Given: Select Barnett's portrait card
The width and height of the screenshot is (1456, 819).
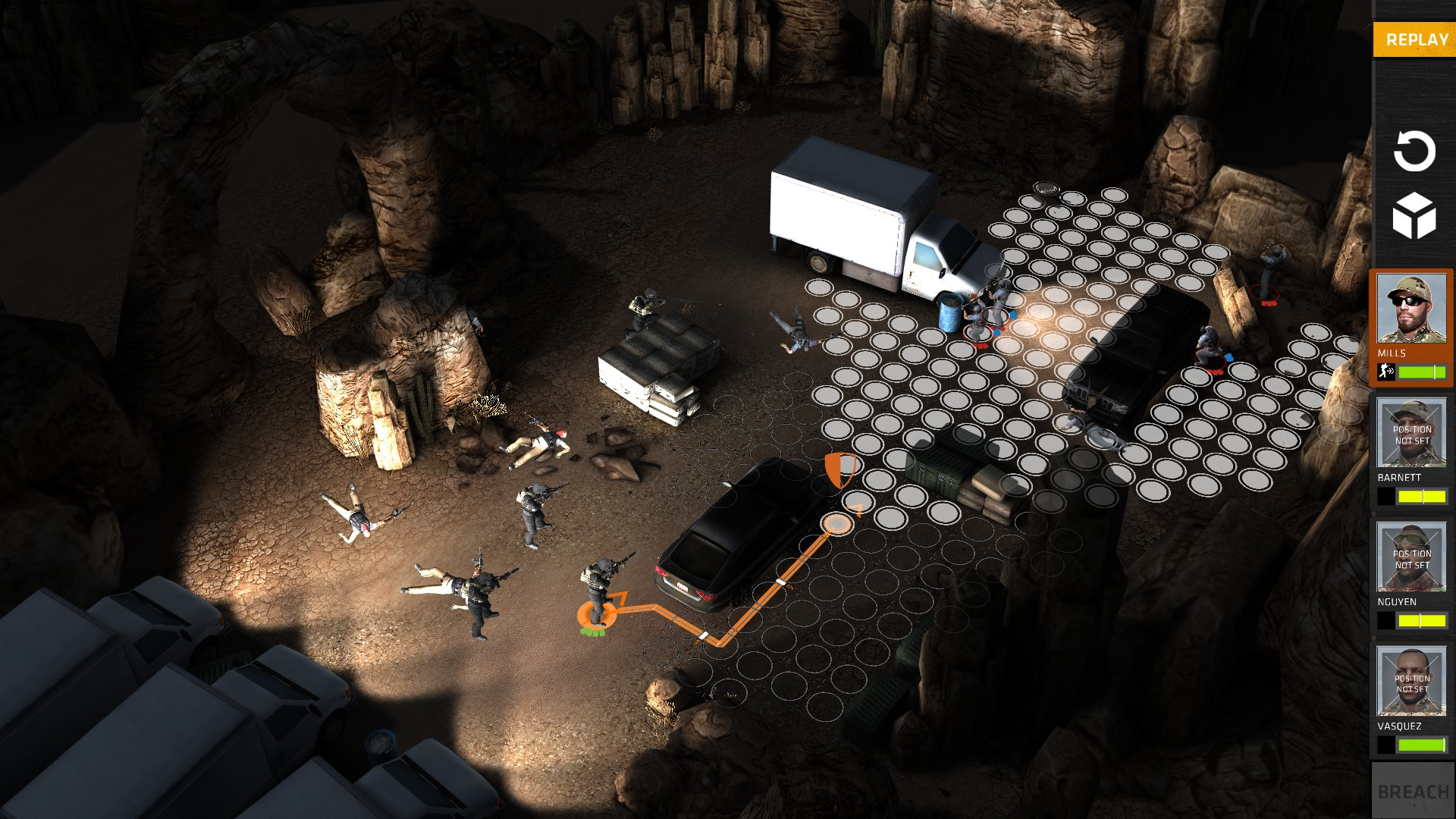Looking at the screenshot, I should tap(1410, 433).
